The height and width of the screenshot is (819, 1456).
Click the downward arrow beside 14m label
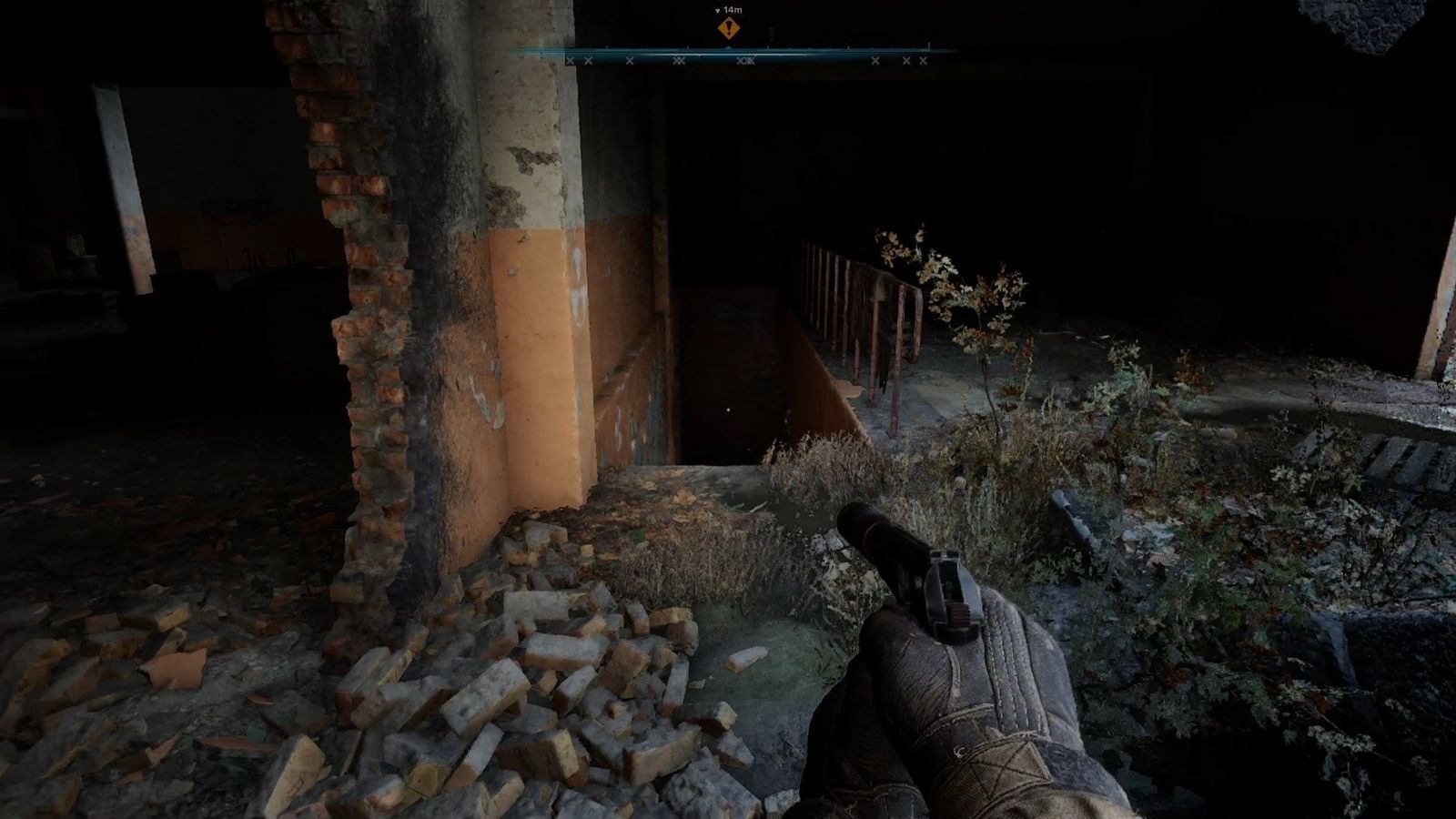tap(718, 9)
